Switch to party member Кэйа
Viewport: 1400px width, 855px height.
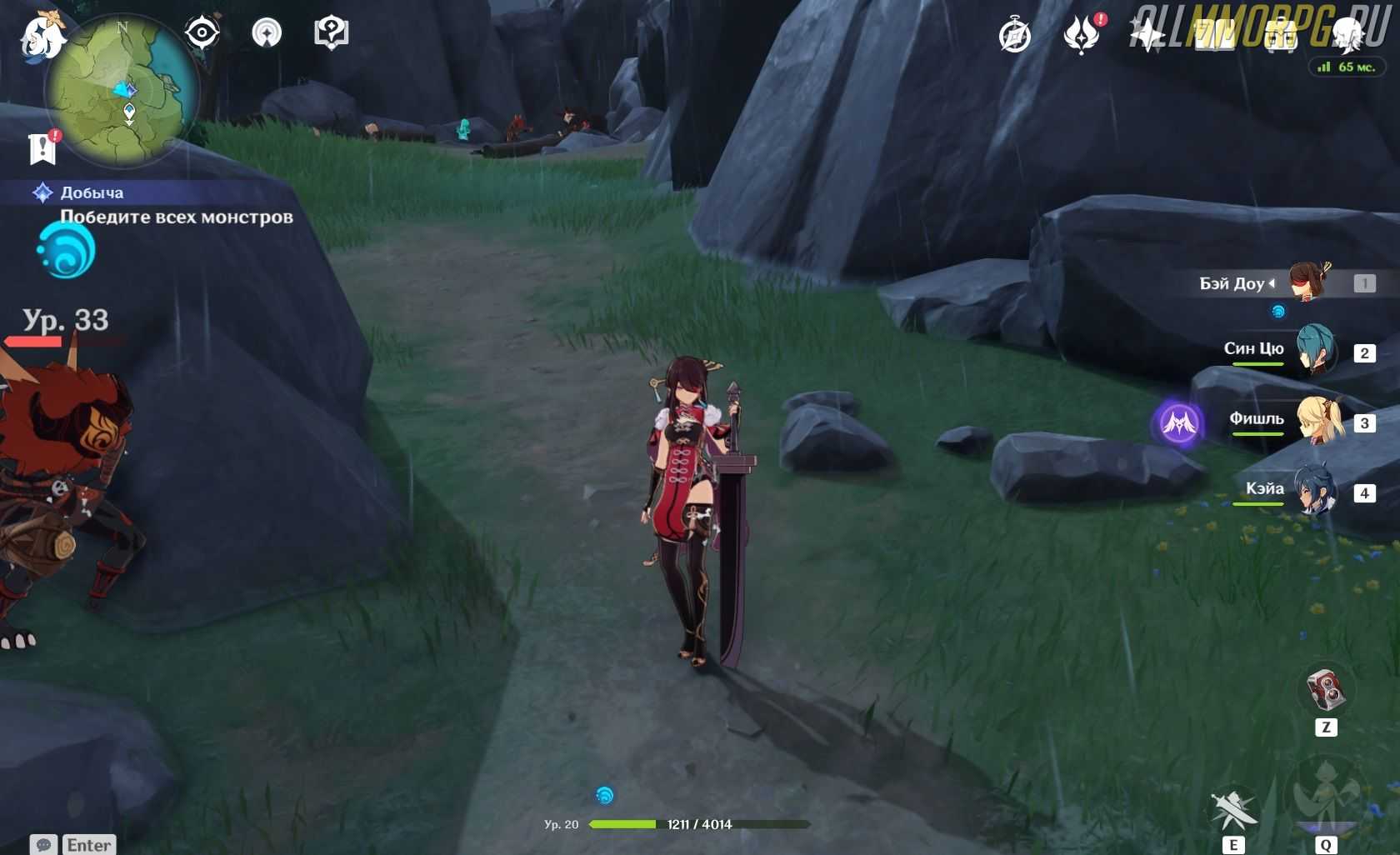[x=1315, y=491]
